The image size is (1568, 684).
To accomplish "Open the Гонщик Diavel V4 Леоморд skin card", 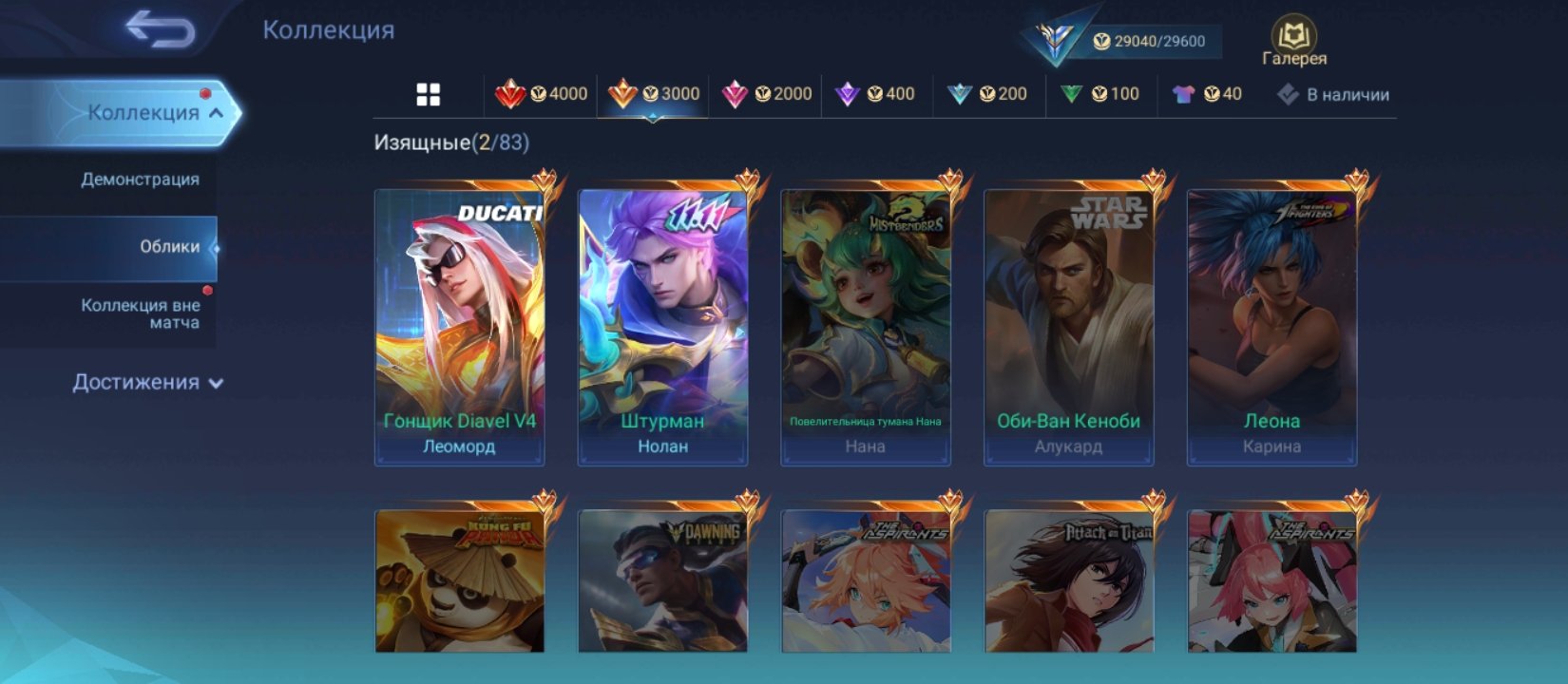I will click(460, 323).
